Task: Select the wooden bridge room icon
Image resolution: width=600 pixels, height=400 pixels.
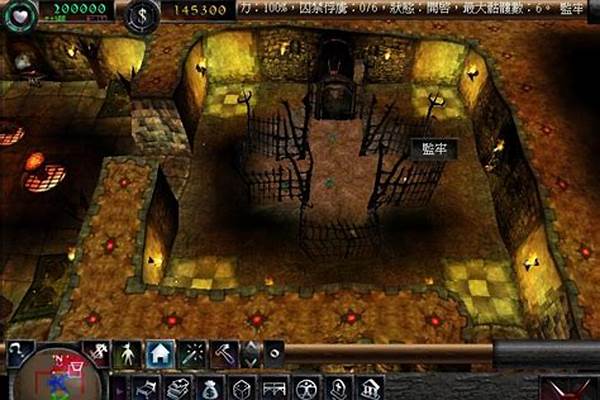Action: point(271,387)
